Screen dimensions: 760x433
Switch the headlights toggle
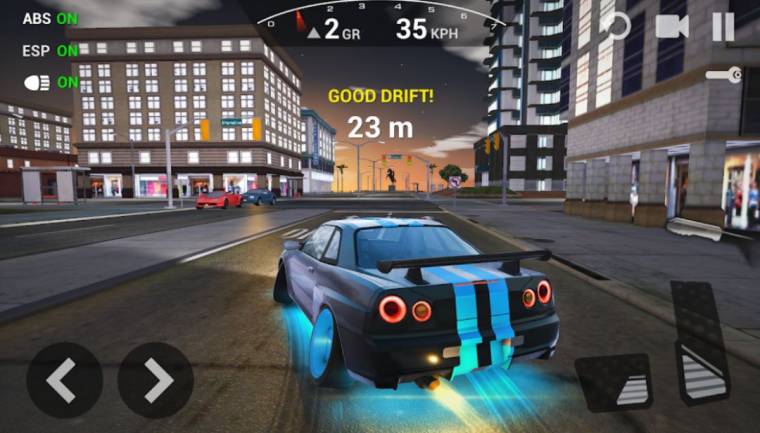pyautogui.click(x=50, y=82)
